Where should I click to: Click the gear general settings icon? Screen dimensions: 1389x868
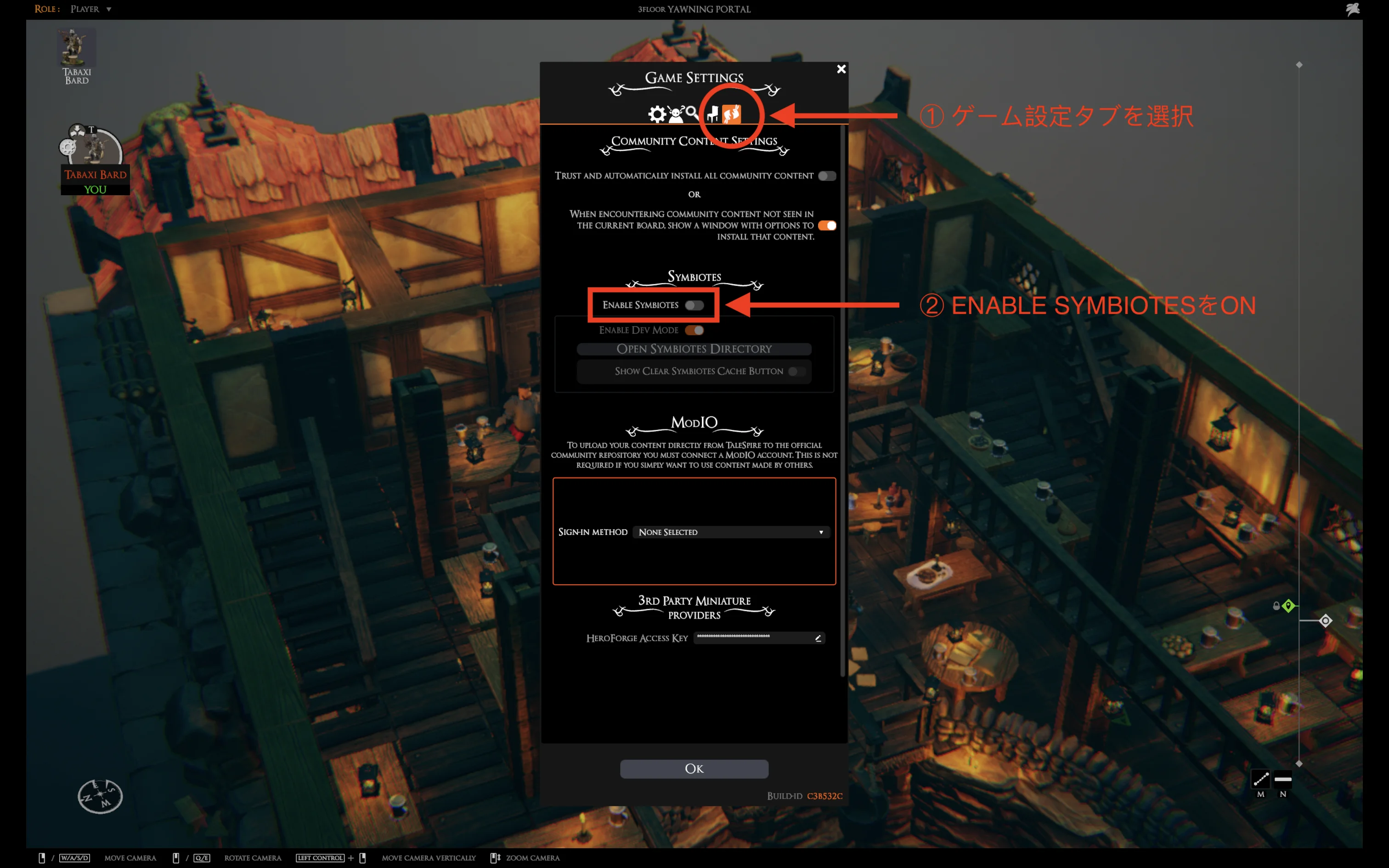tap(657, 114)
